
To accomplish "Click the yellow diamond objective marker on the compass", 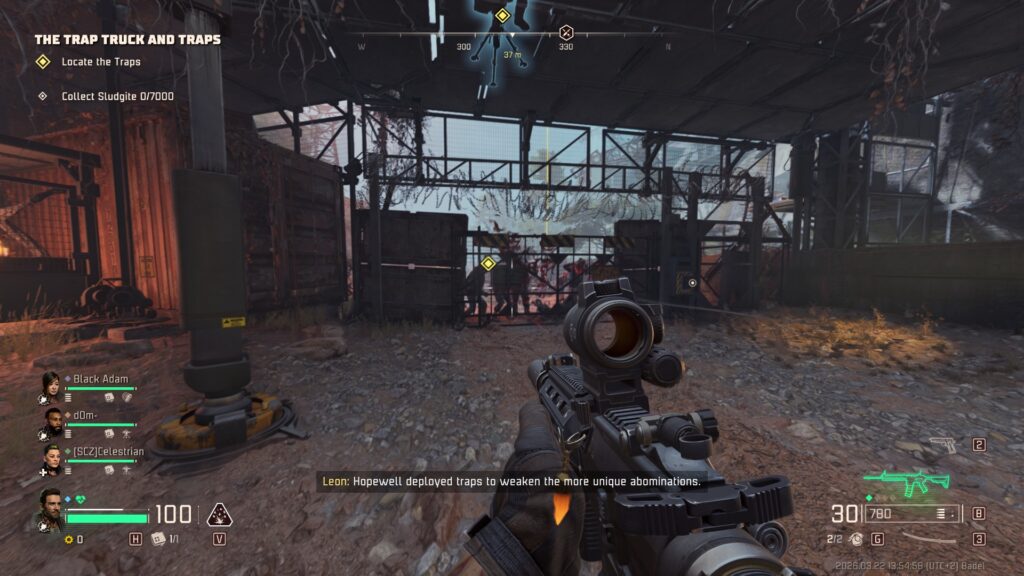I will click(x=502, y=15).
